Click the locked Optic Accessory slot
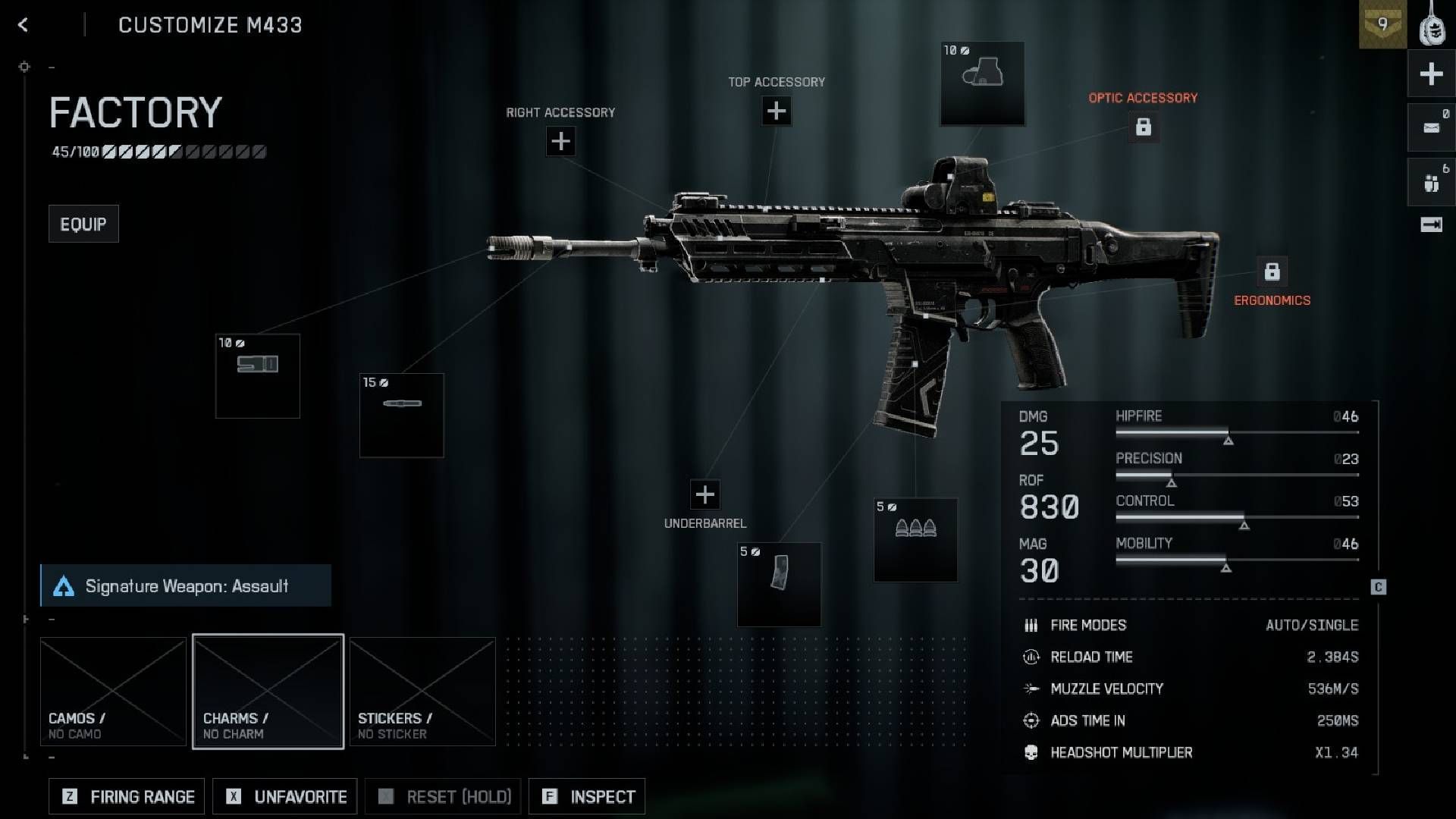Viewport: 1456px width, 819px height. (x=1143, y=127)
